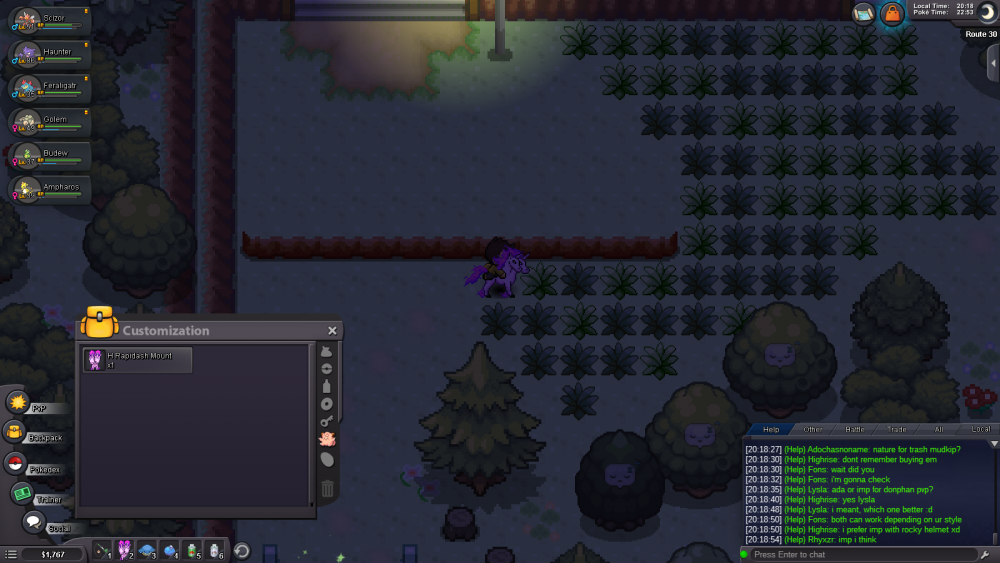Open chat settings wrench icon
Viewport: 1000px width, 563px height.
(x=984, y=554)
